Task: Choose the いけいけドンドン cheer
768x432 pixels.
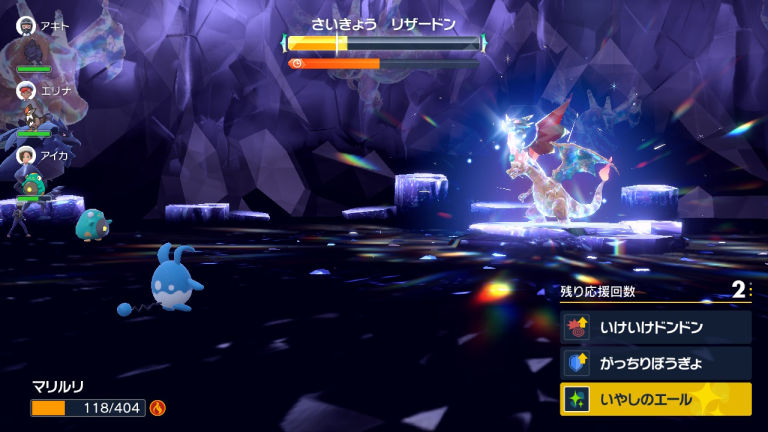Action: [655, 327]
